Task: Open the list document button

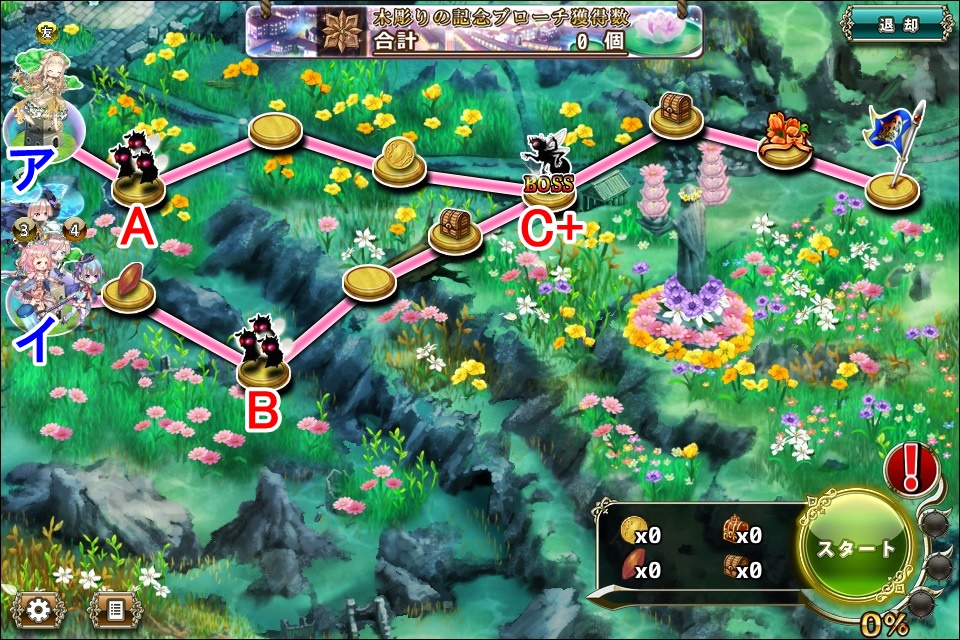Action: click(116, 607)
